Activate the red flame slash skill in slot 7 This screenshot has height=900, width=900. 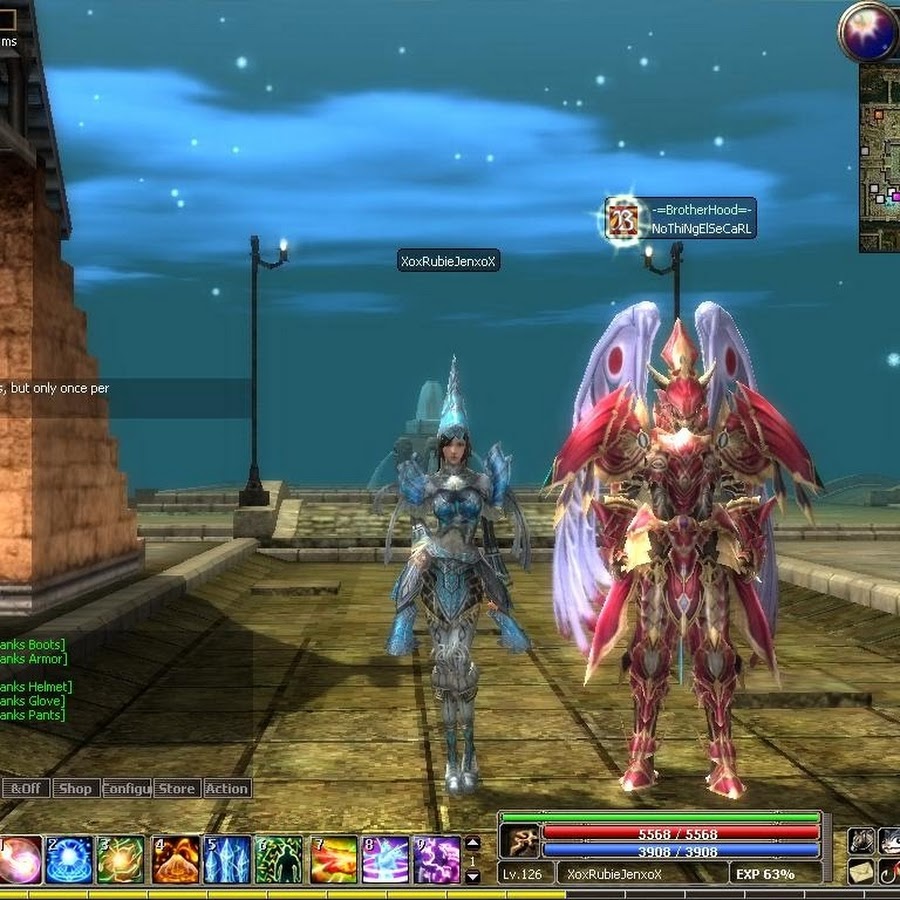[333, 860]
